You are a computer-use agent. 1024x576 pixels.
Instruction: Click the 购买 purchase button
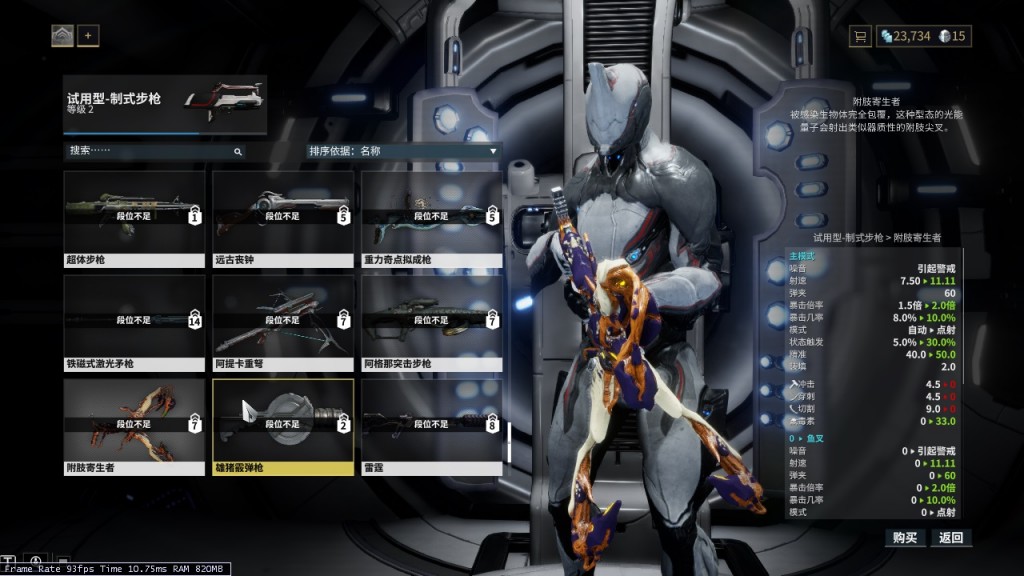(x=905, y=538)
